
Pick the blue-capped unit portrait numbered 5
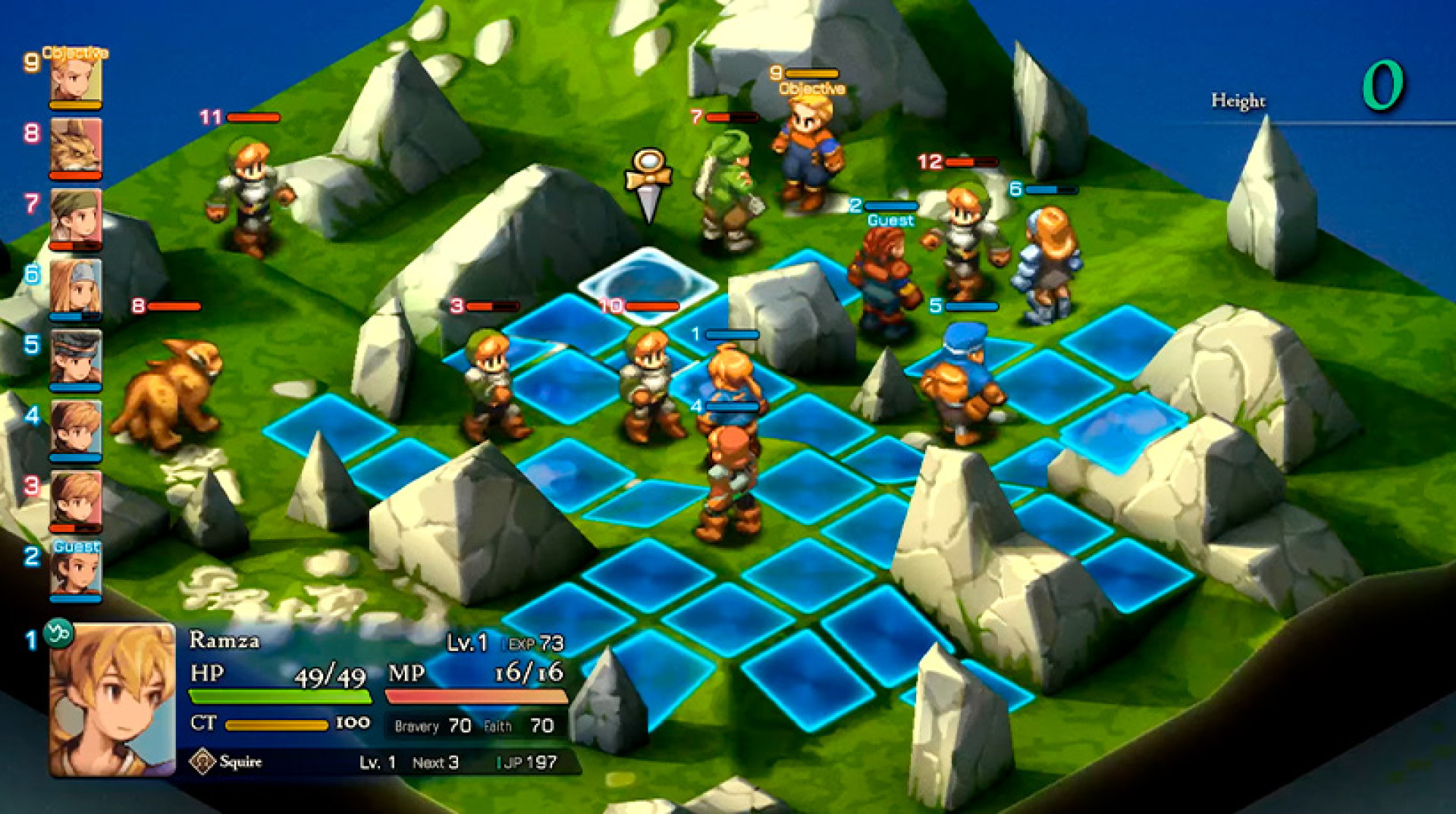[x=76, y=356]
